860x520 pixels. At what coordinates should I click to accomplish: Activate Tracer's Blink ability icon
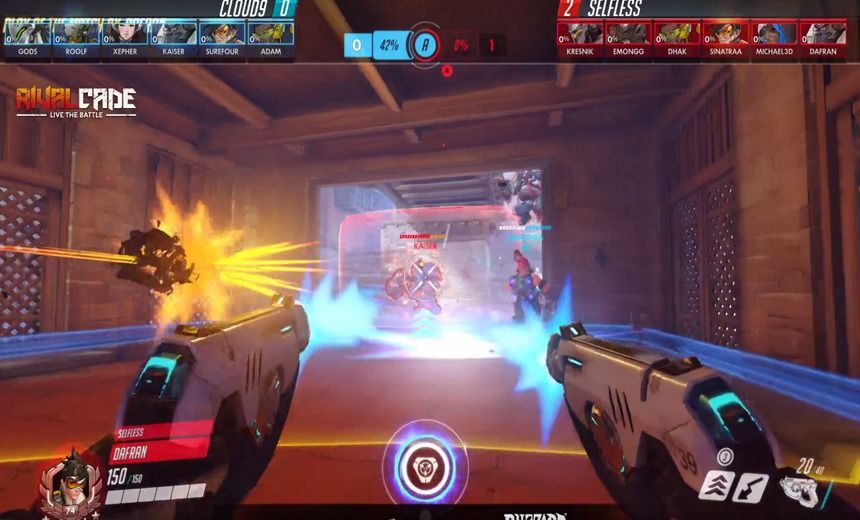click(716, 487)
